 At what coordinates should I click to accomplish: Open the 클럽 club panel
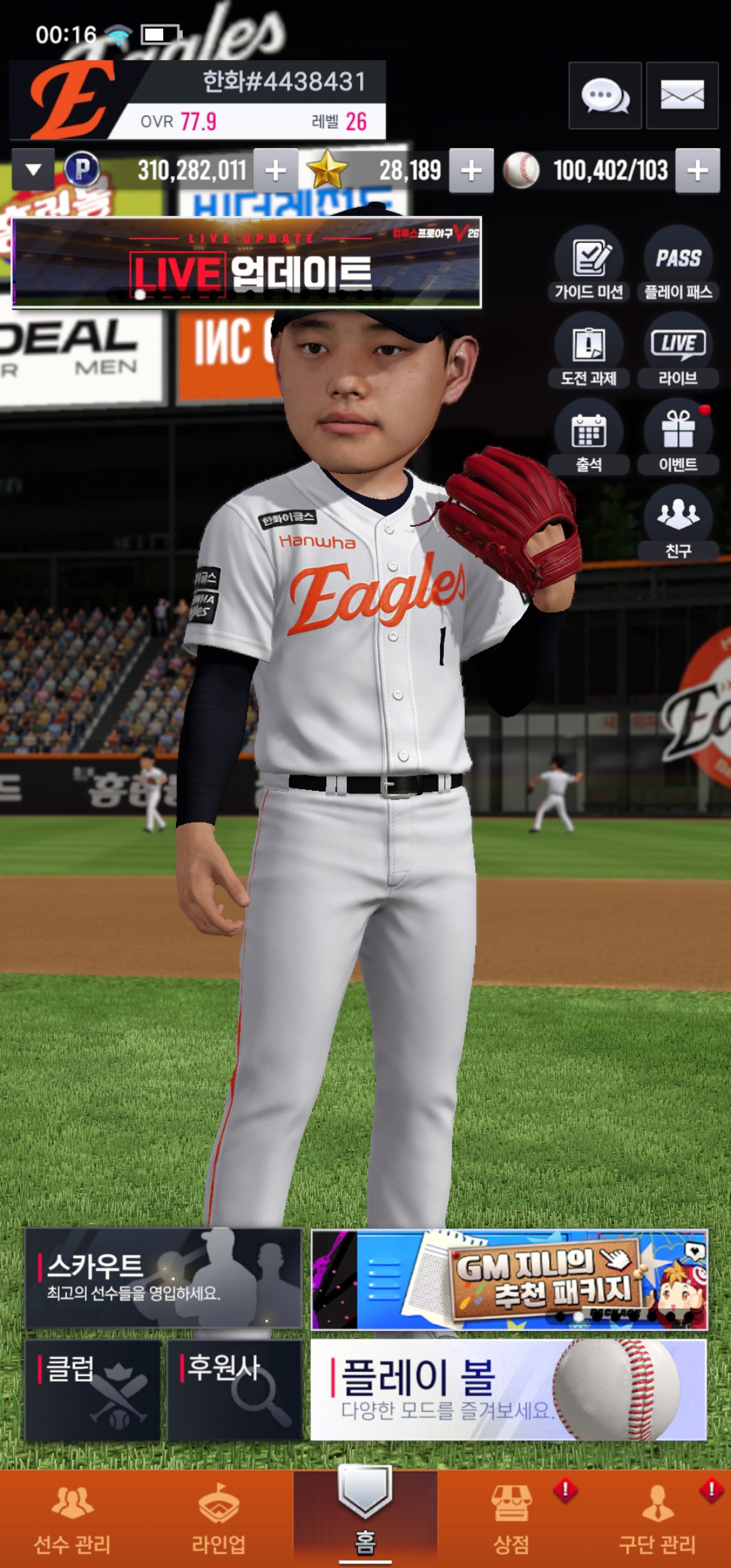tap(93, 1389)
